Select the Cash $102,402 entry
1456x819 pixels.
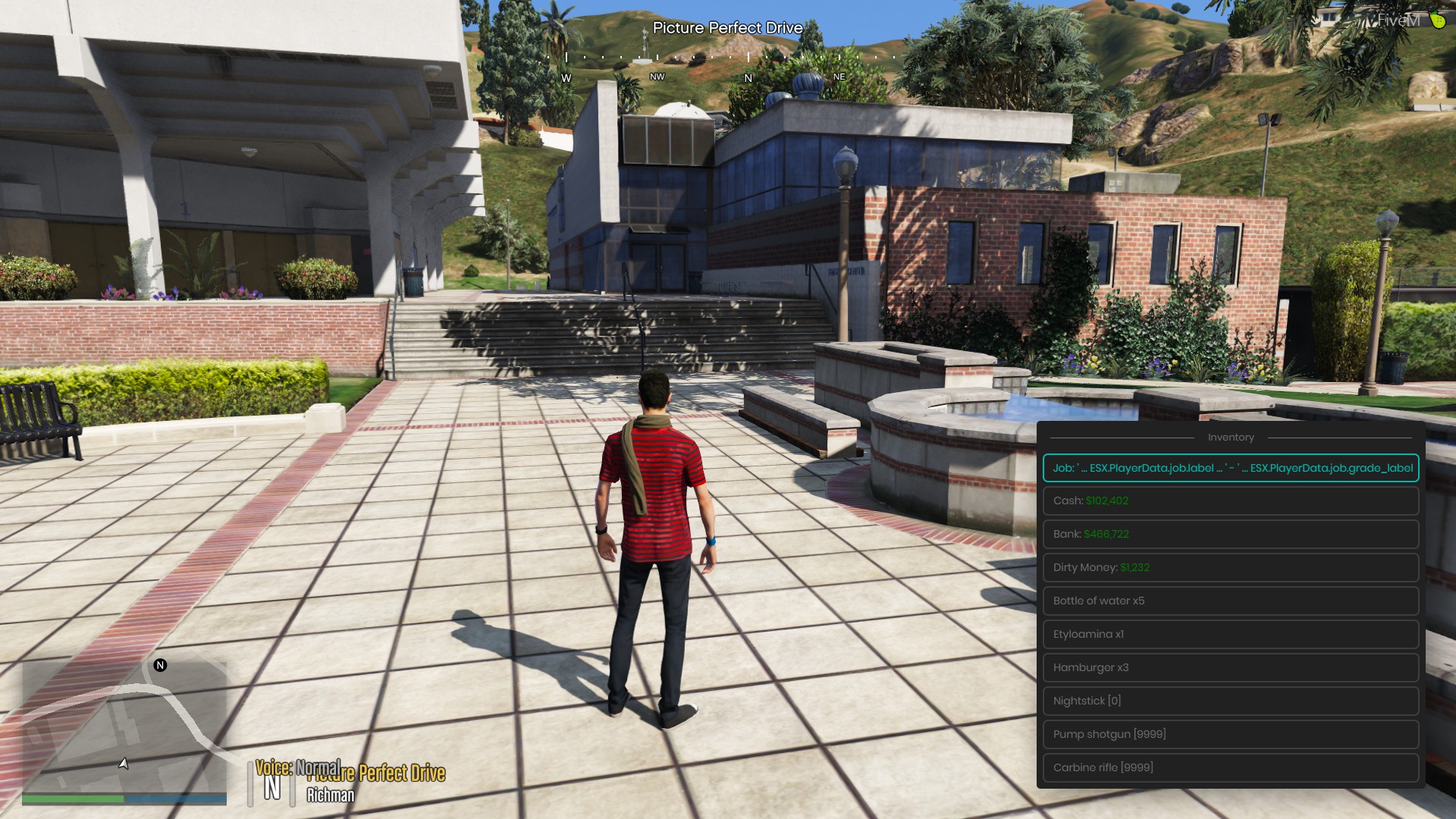coord(1230,500)
